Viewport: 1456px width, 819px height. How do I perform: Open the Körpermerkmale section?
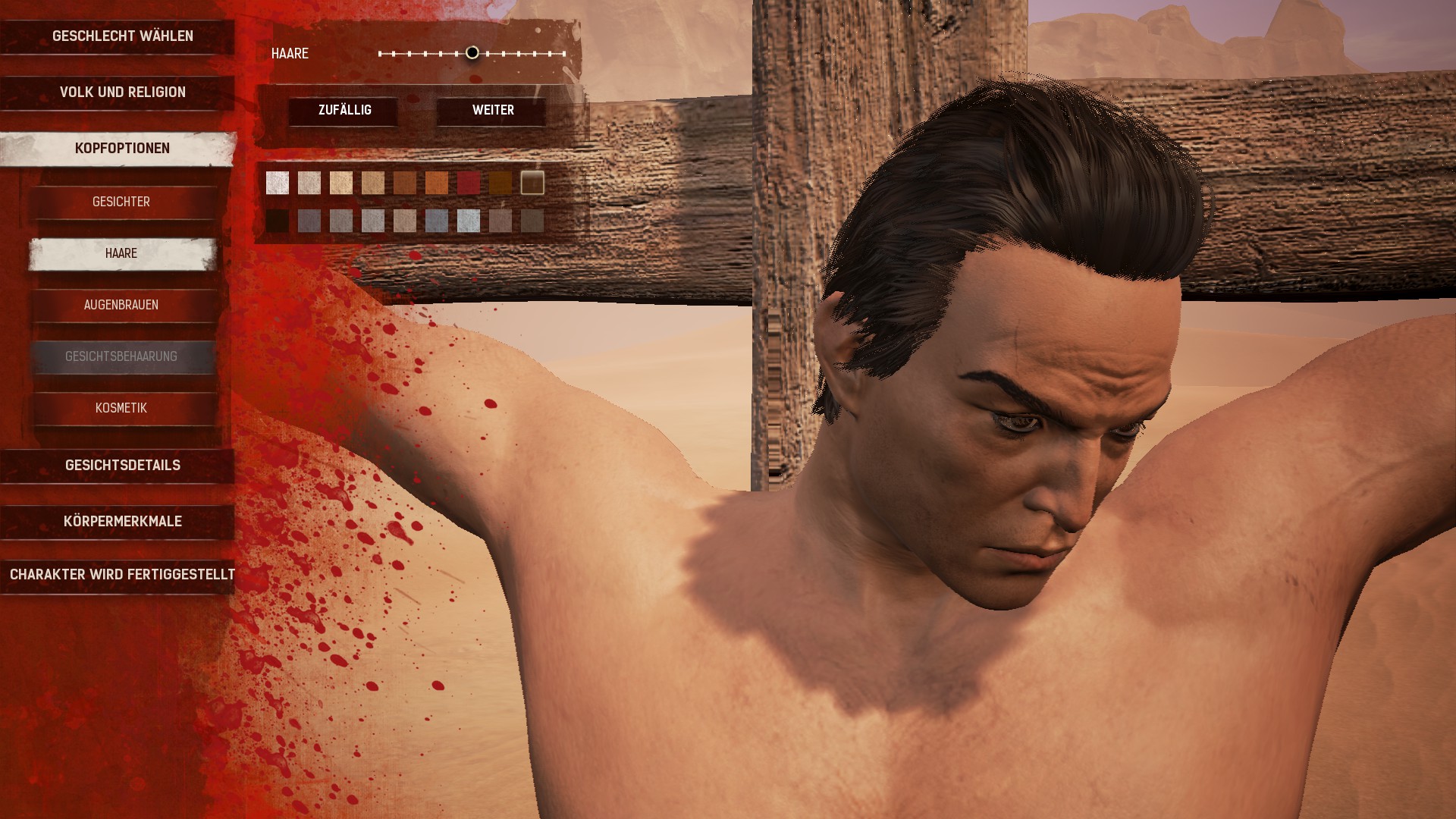tap(122, 522)
